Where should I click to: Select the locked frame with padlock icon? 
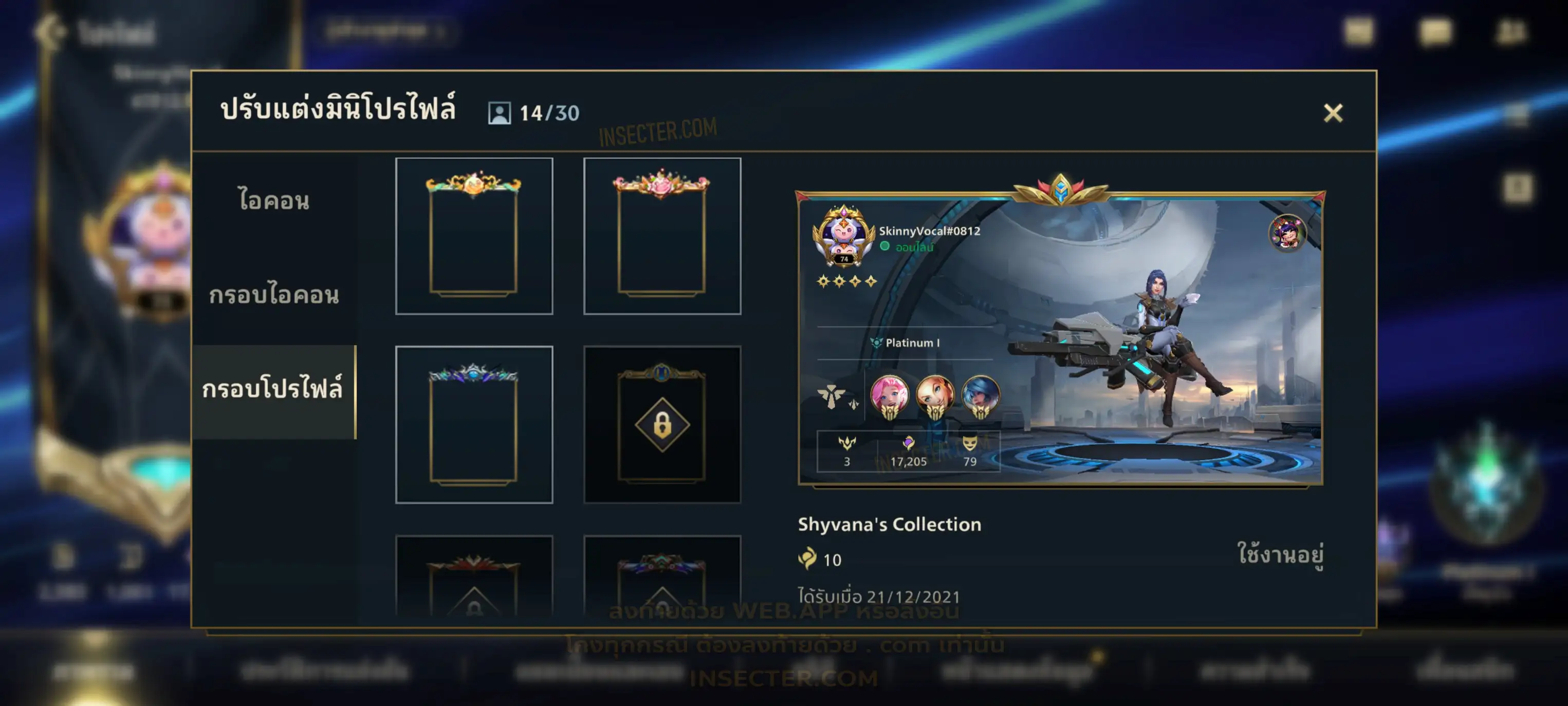661,425
